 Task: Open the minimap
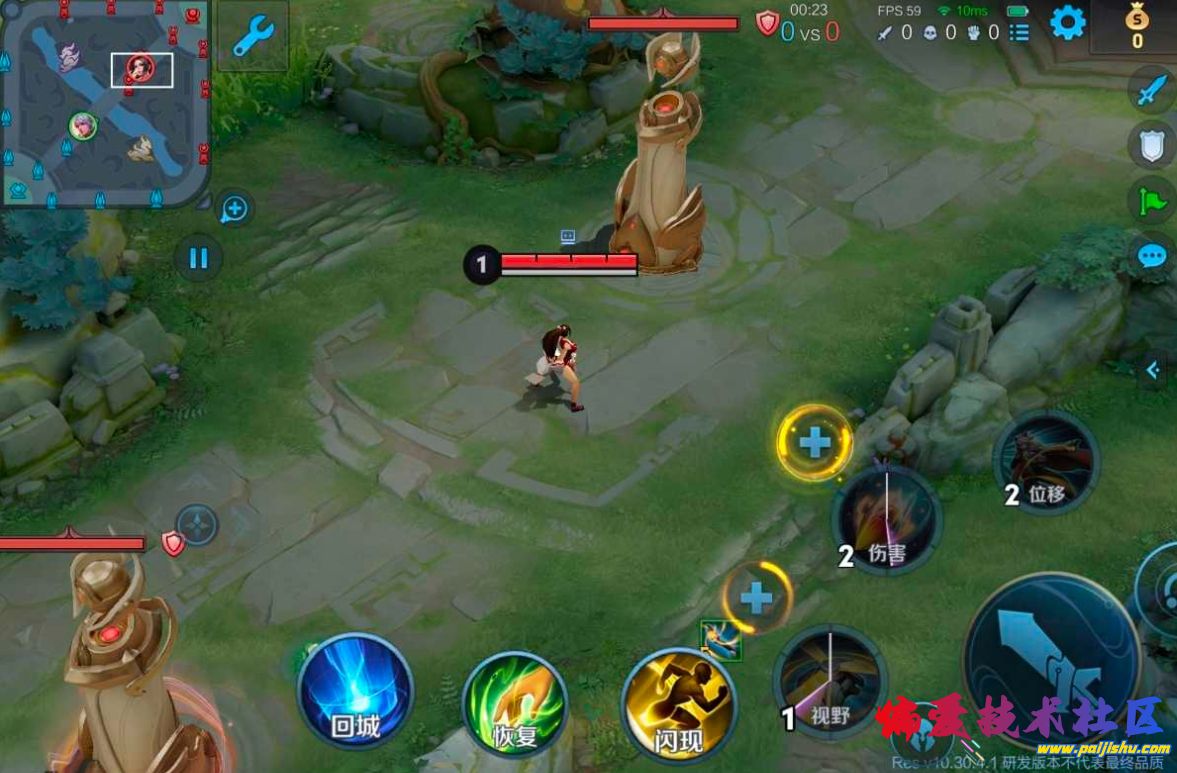[105, 103]
